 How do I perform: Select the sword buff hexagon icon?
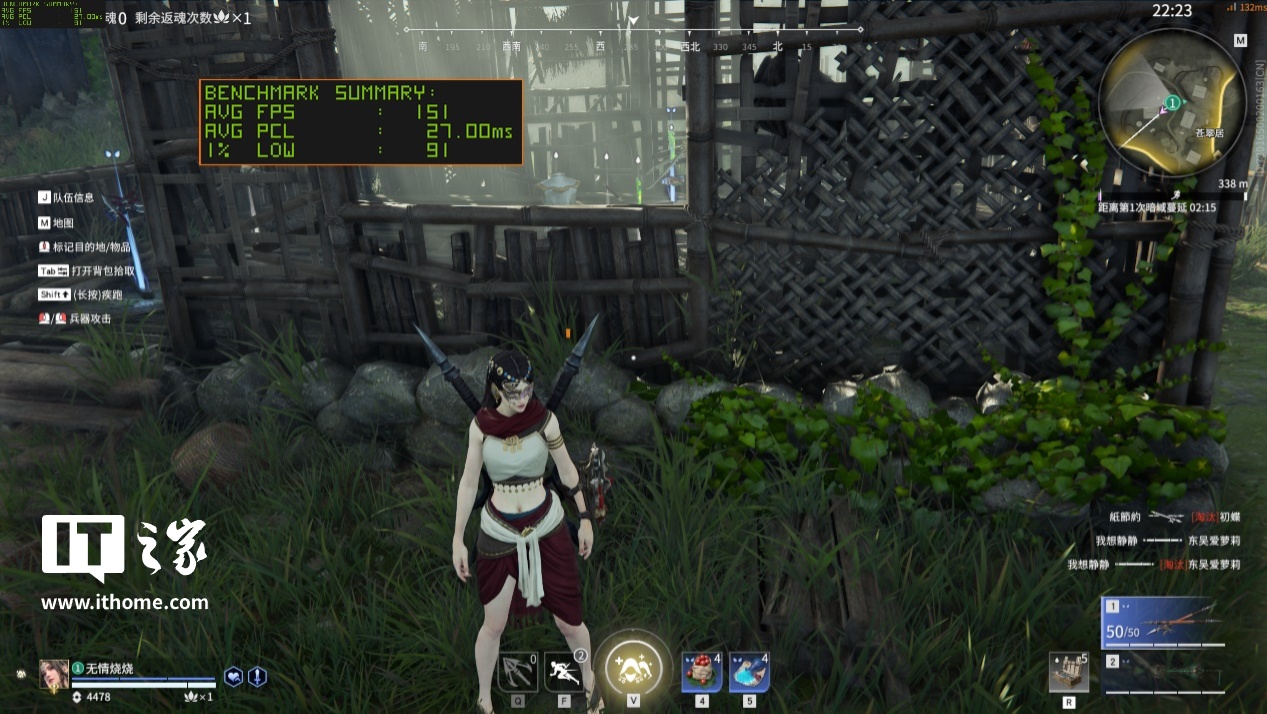257,677
